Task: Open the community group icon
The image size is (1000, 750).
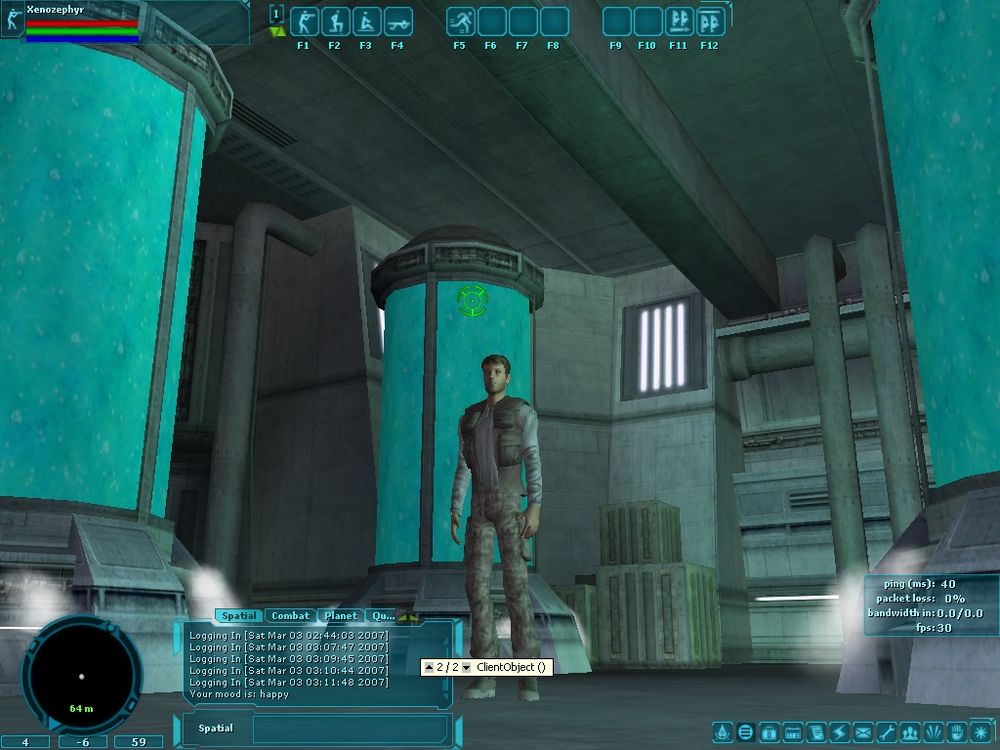Action: point(909,733)
